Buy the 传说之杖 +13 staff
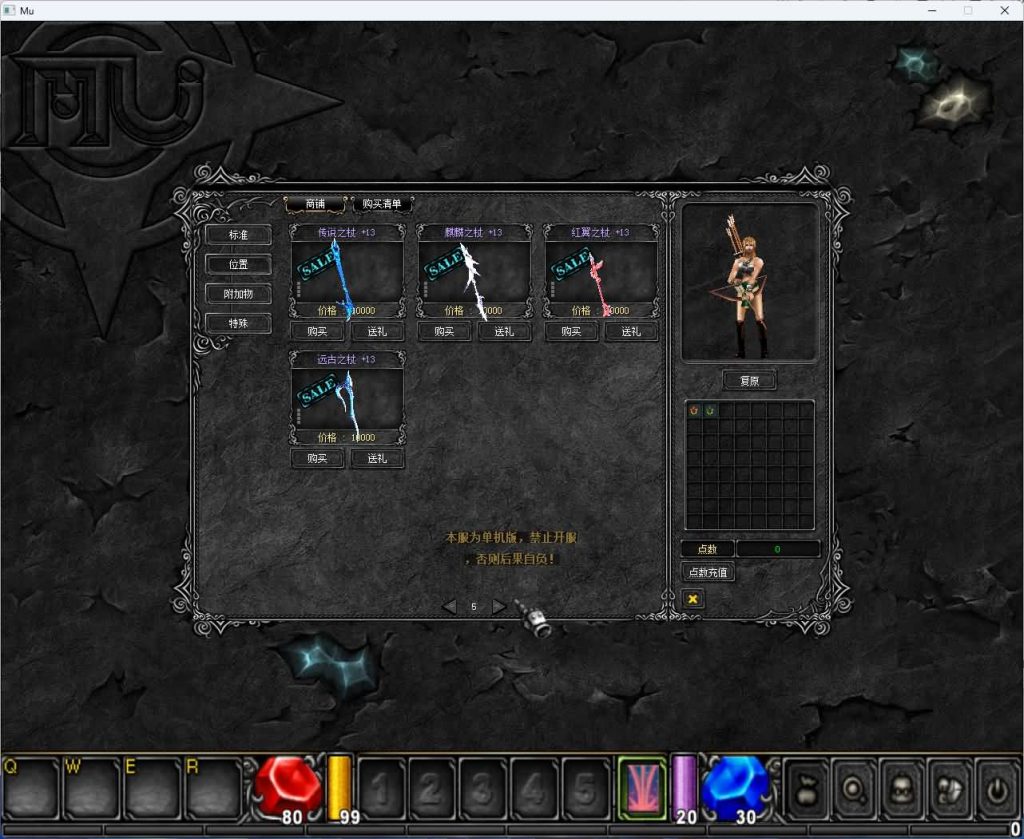Screen dimensions: 1024x839 [x=317, y=332]
